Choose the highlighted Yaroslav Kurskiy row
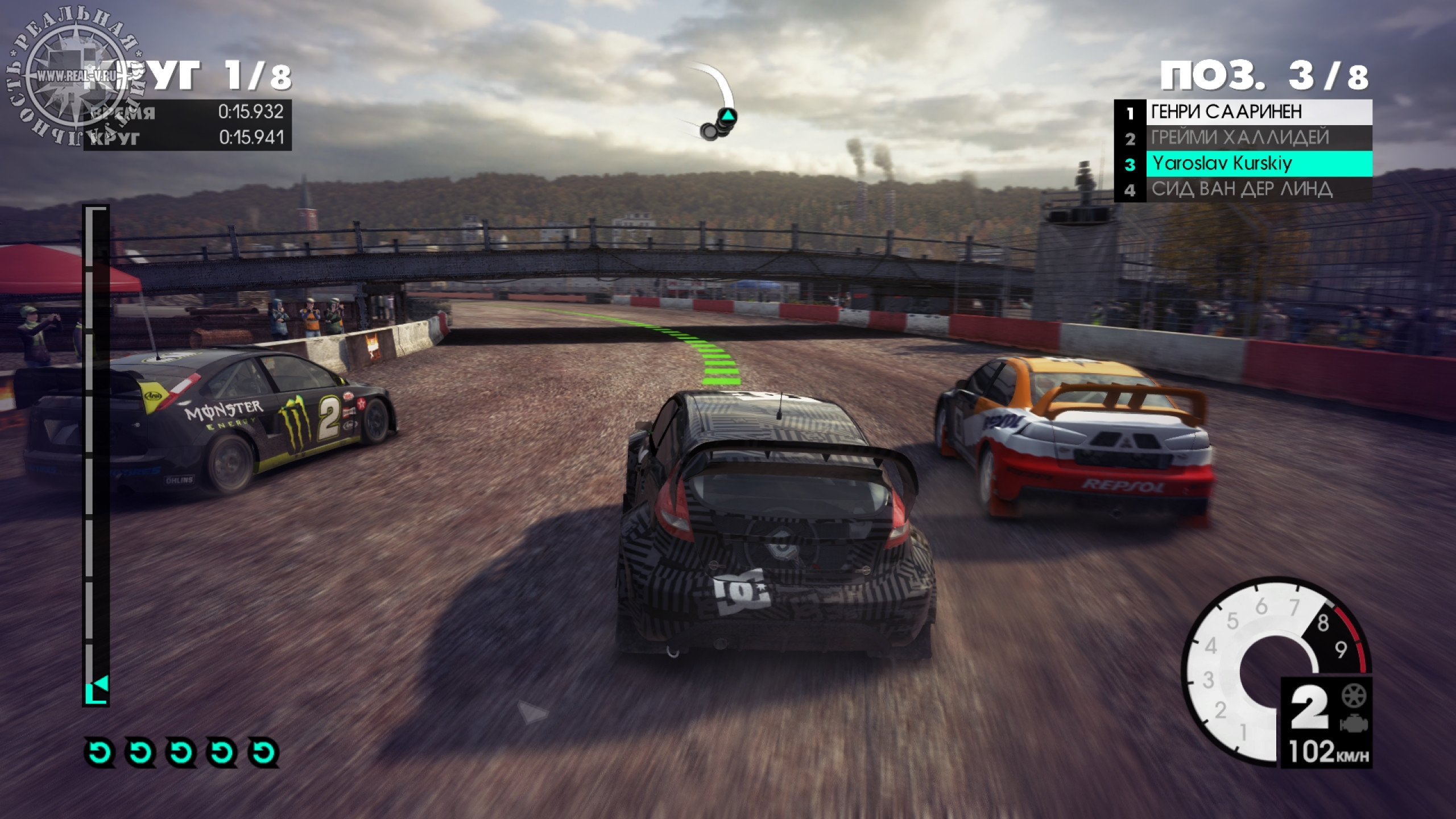1456x819 pixels. pyautogui.click(x=1243, y=164)
